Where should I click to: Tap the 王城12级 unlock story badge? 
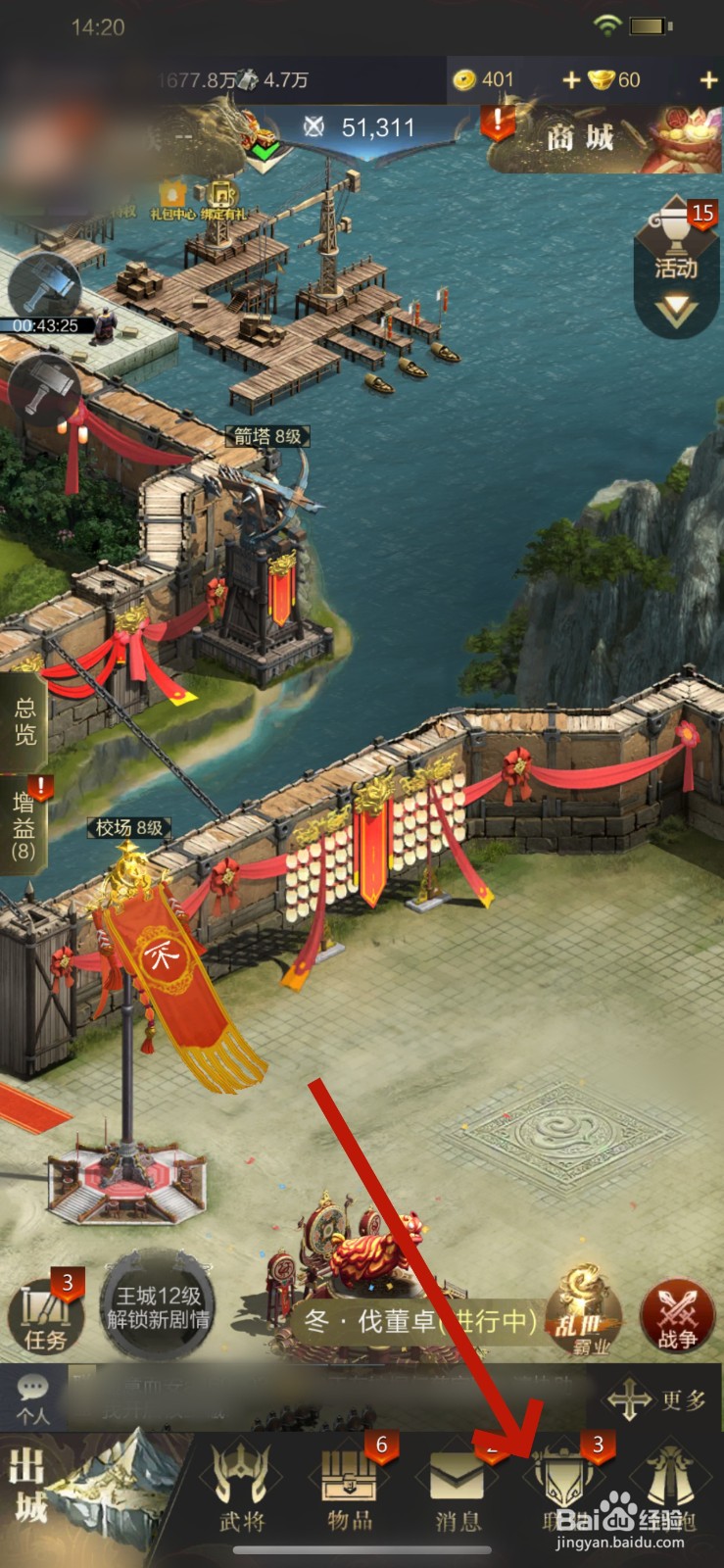(157, 1307)
